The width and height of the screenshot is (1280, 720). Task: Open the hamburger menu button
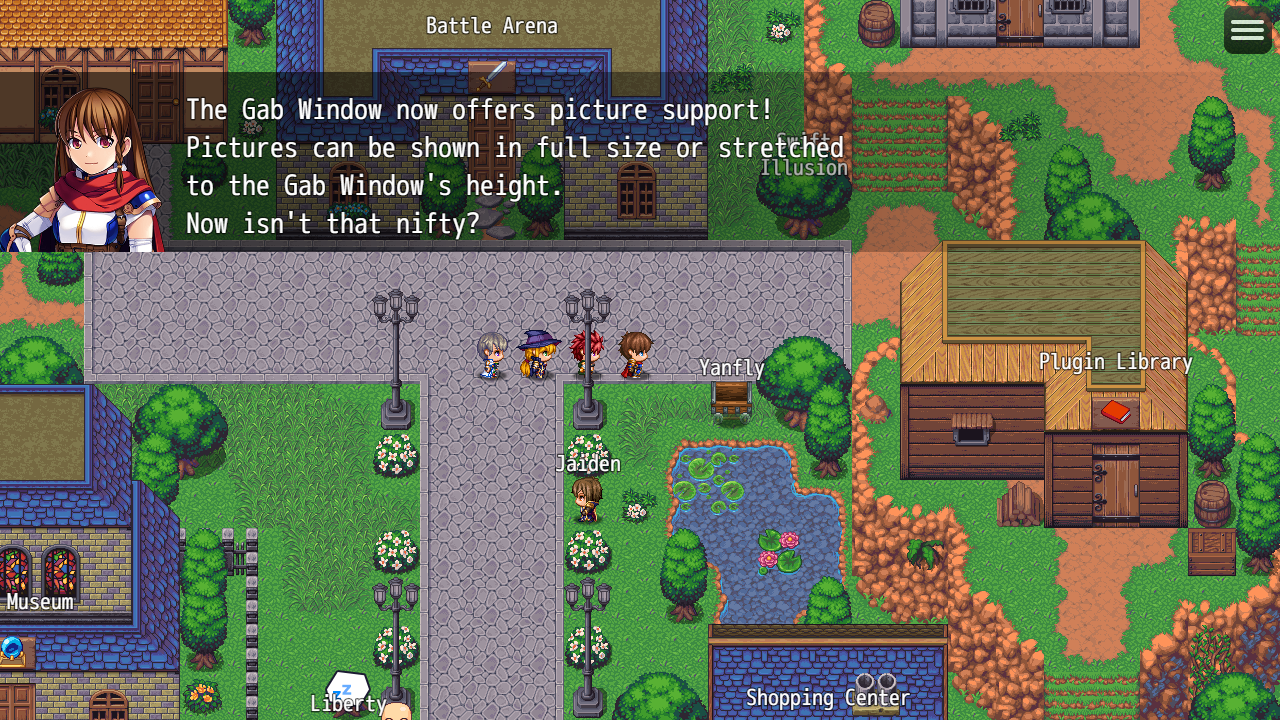pyautogui.click(x=1247, y=30)
